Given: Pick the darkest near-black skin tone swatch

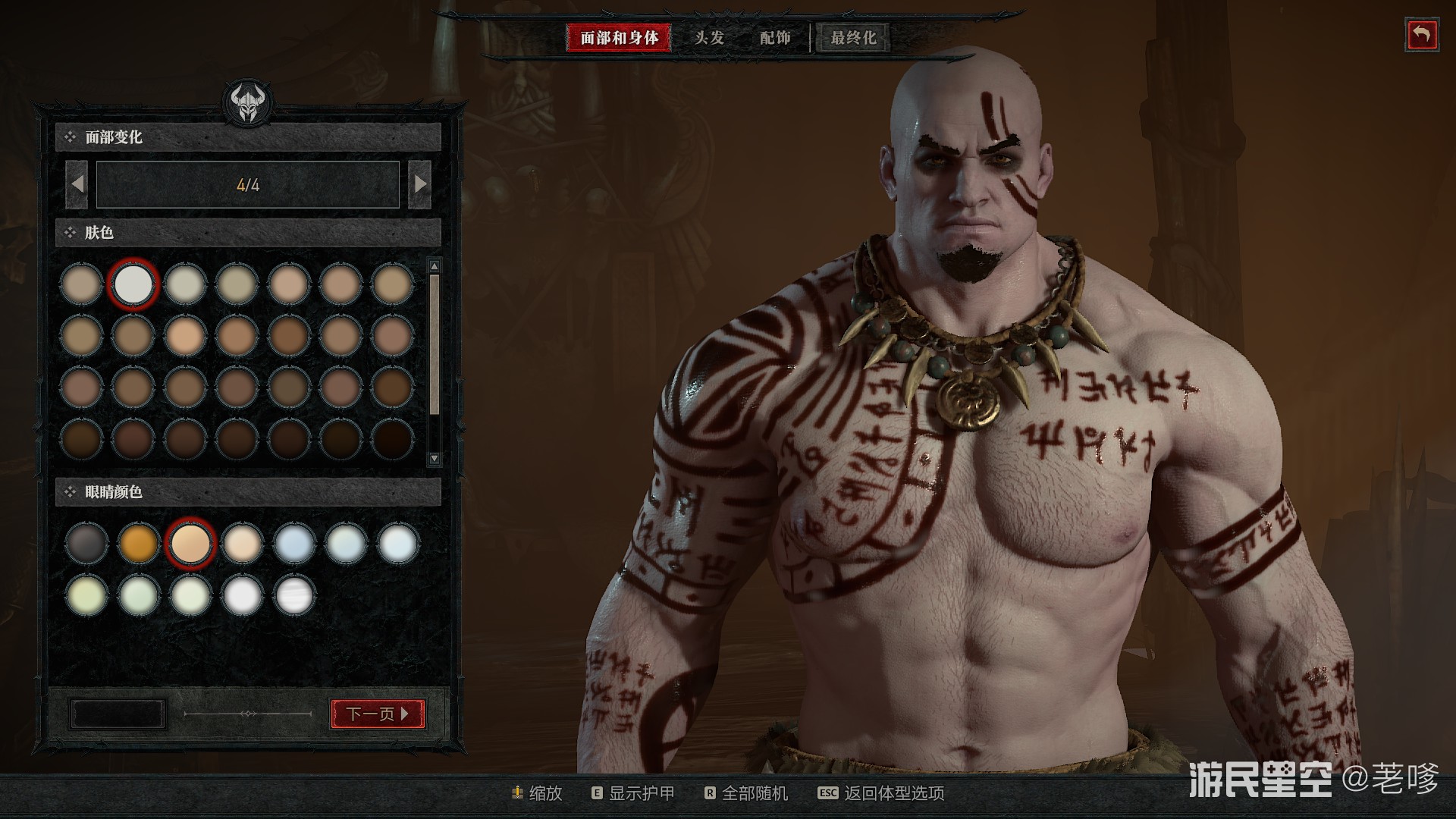Looking at the screenshot, I should (393, 439).
